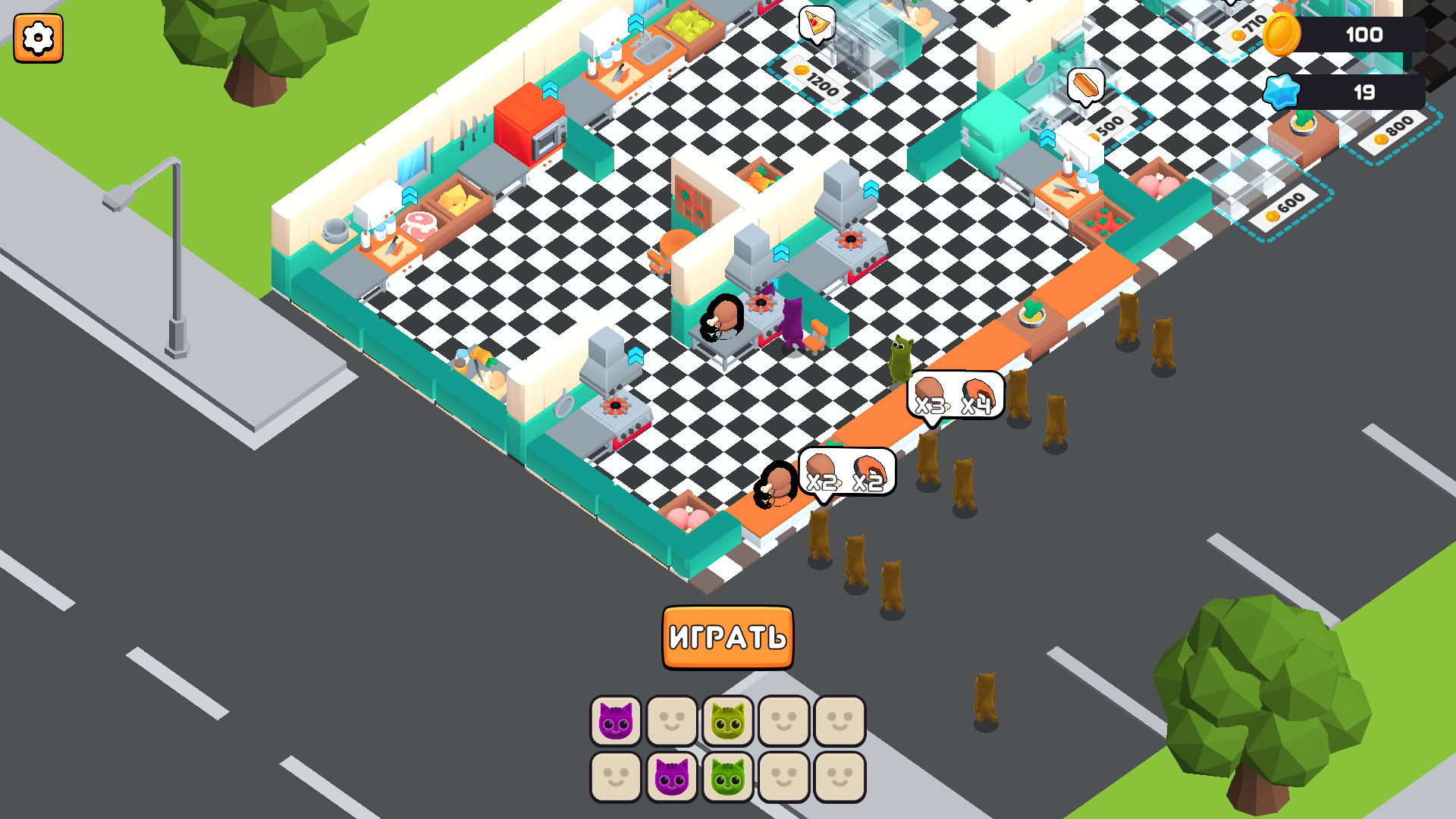Expand upgrade arrows on the red microwave

point(548,89)
